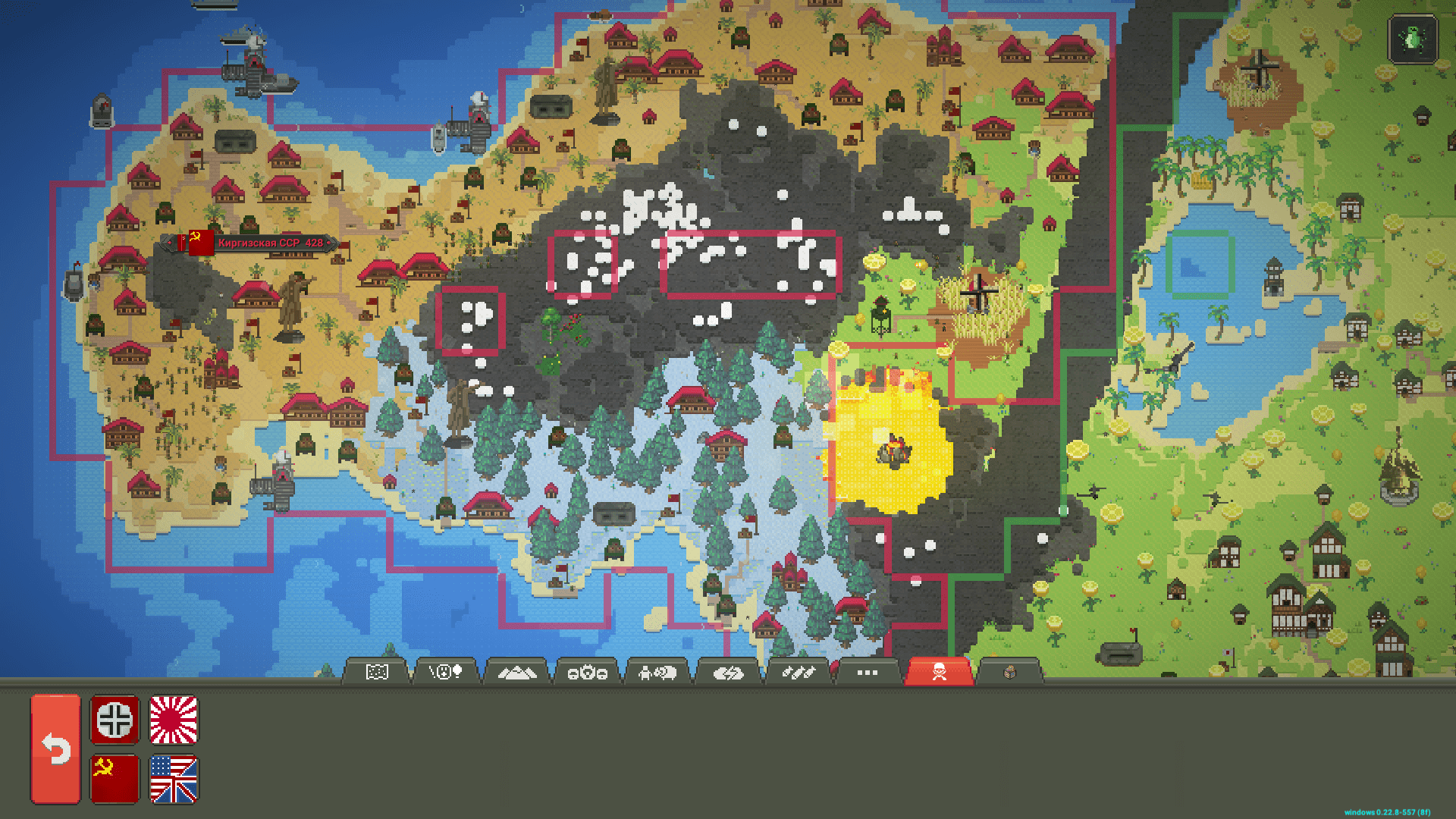The height and width of the screenshot is (819, 1456).
Task: Open the three-dots more powers tab
Action: [867, 670]
